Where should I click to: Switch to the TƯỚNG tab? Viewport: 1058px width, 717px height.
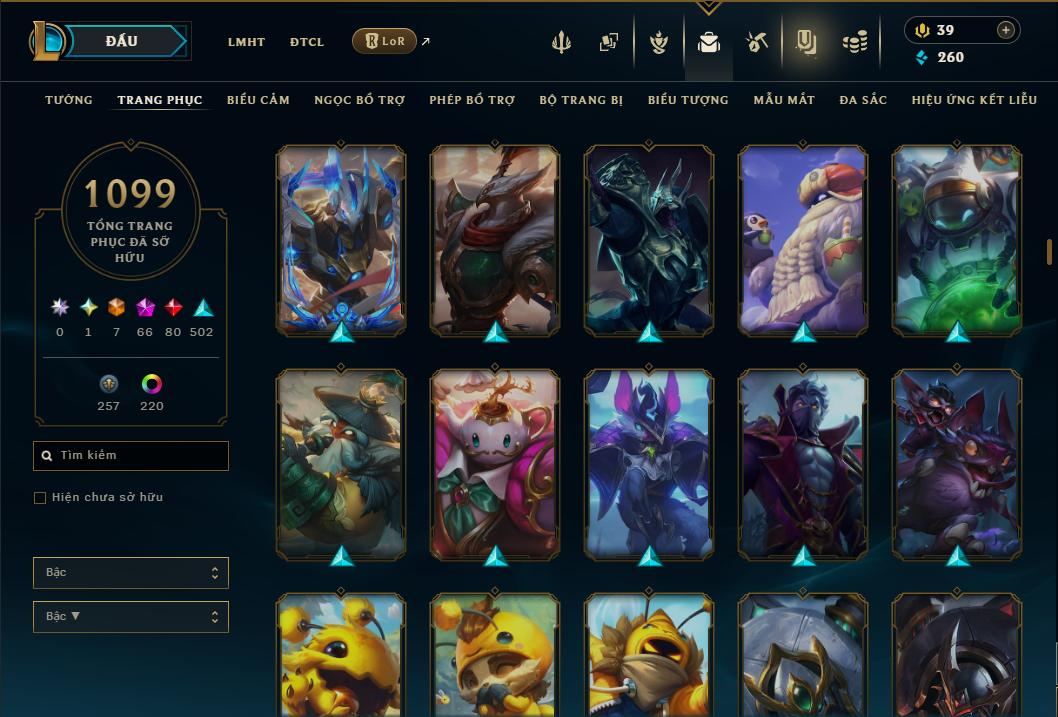(69, 100)
